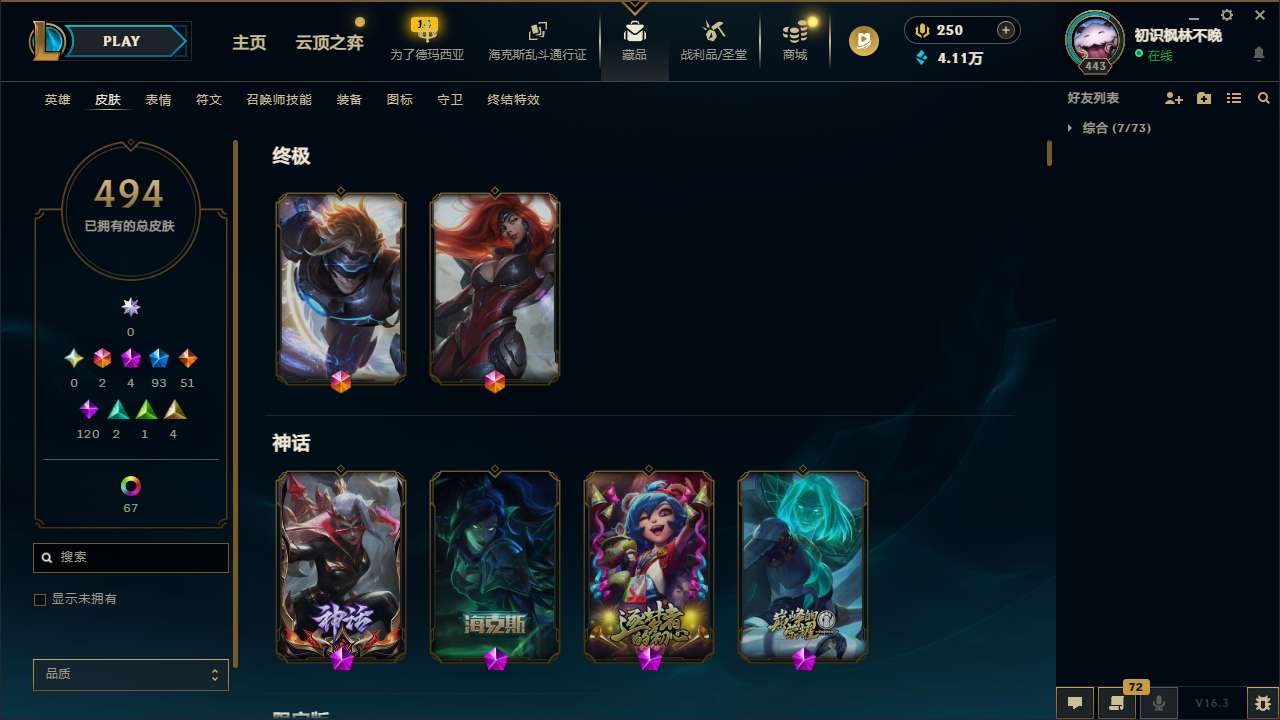The image size is (1280, 720).
Task: Click the PLAY button
Action: click(121, 41)
